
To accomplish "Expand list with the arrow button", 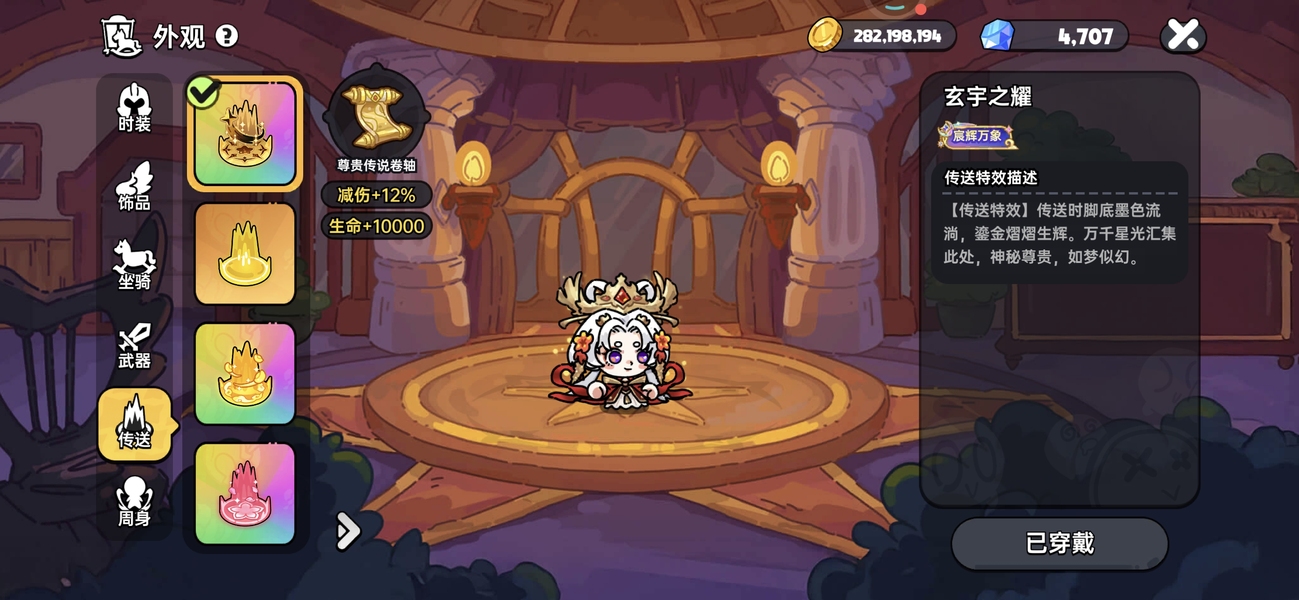I will click(347, 531).
